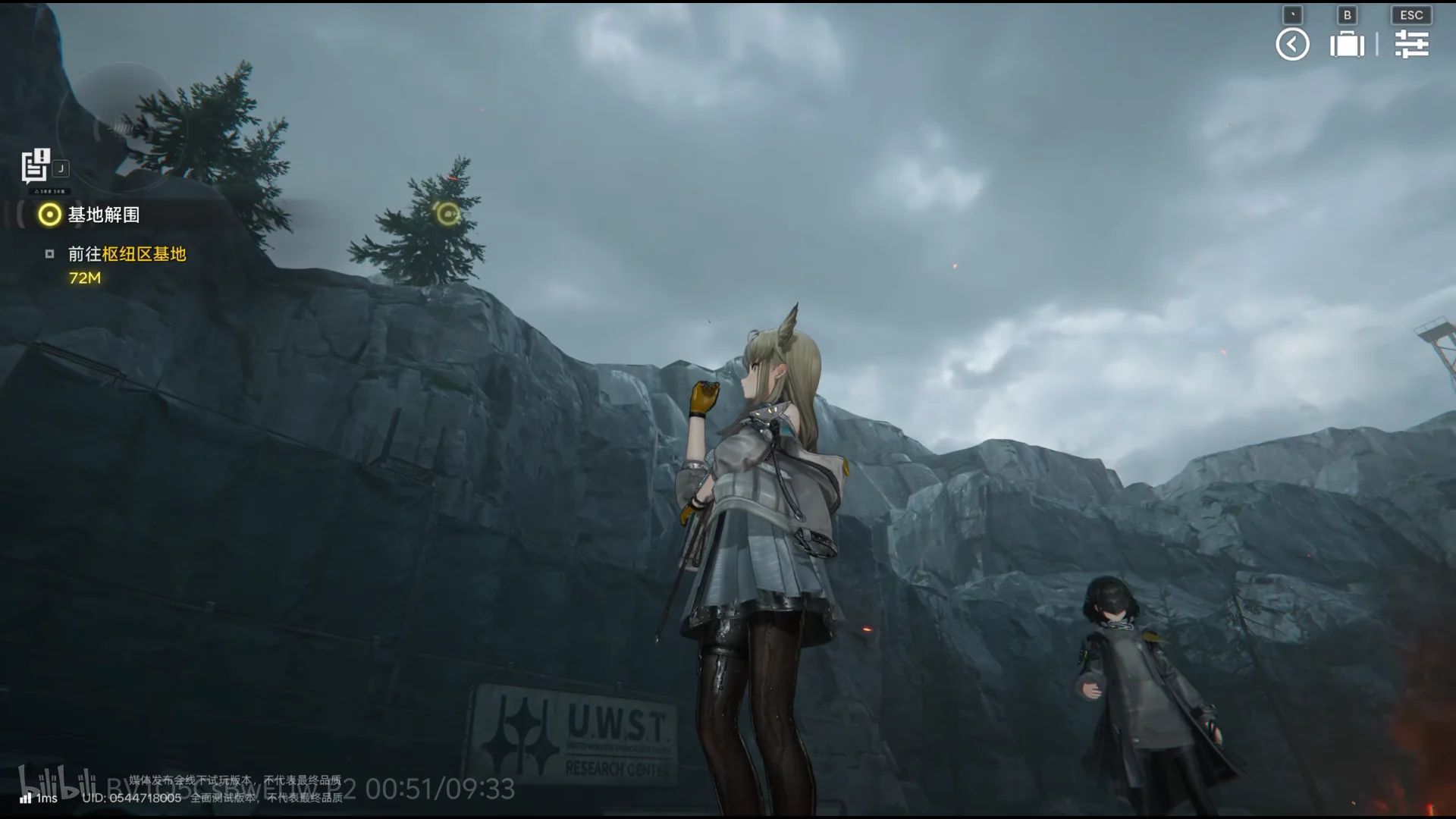Open the settings sliders menu icon
The image size is (1456, 819).
1411,44
